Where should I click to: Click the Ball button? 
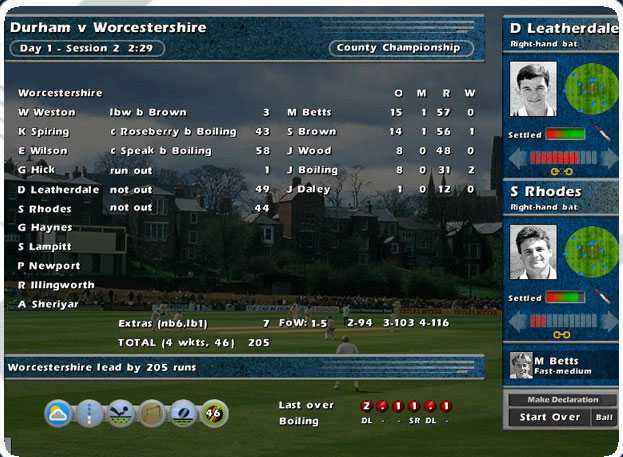click(x=604, y=417)
